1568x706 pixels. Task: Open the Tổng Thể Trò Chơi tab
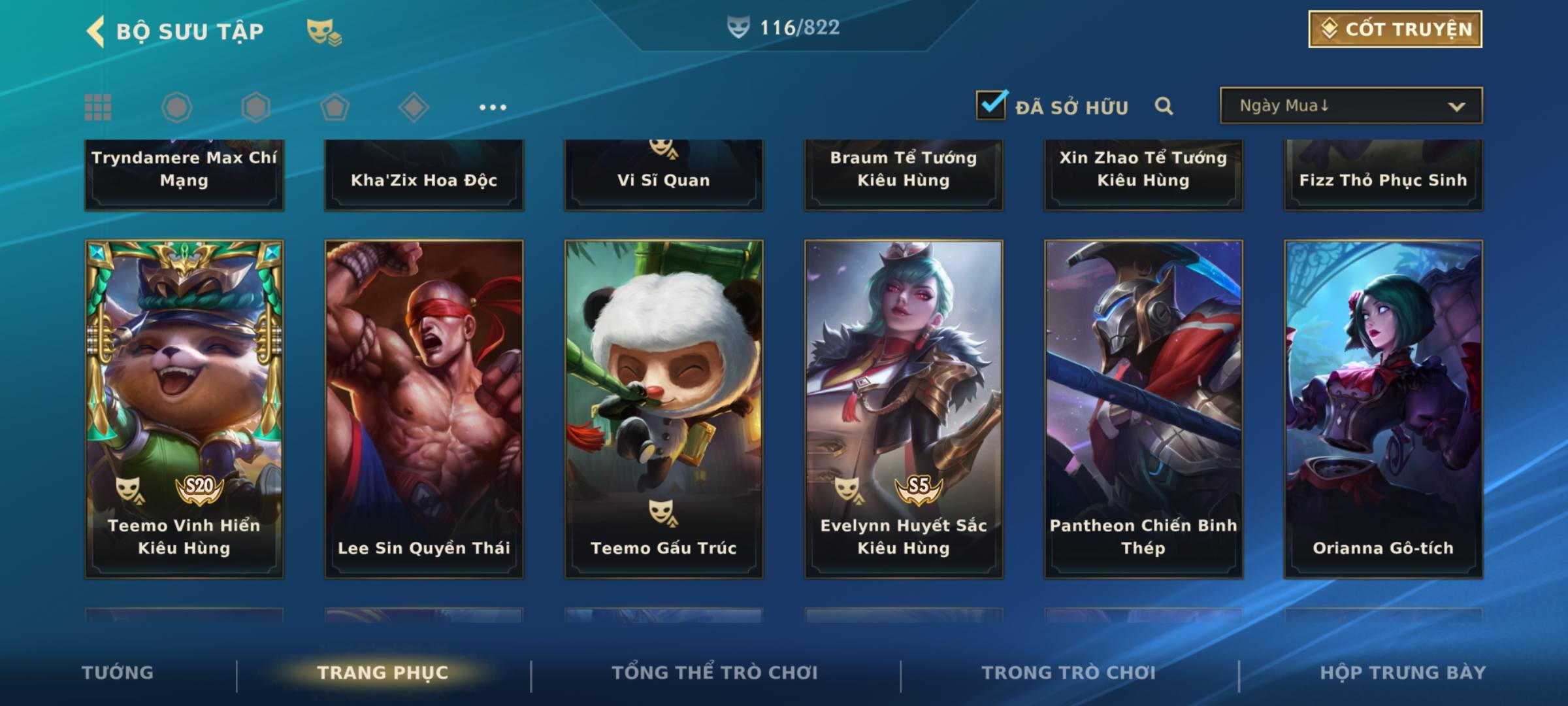point(715,673)
